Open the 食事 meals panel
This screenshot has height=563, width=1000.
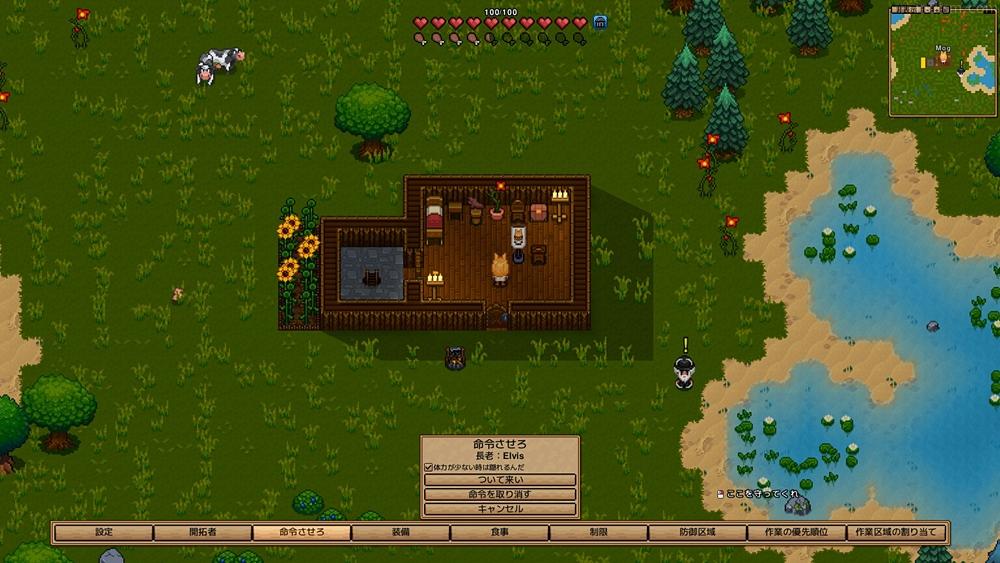(x=500, y=532)
